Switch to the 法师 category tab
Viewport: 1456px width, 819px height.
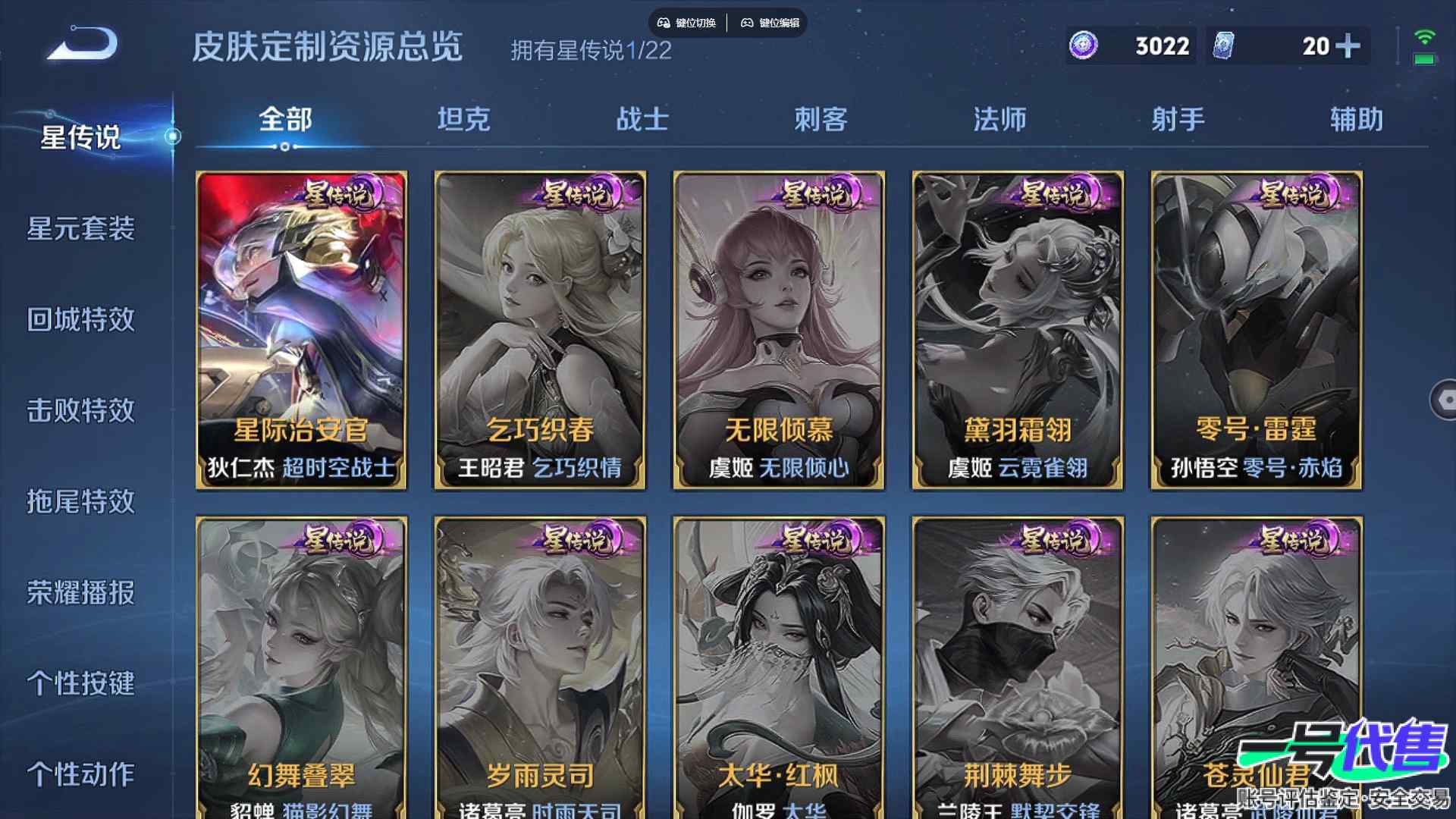[x=999, y=119]
